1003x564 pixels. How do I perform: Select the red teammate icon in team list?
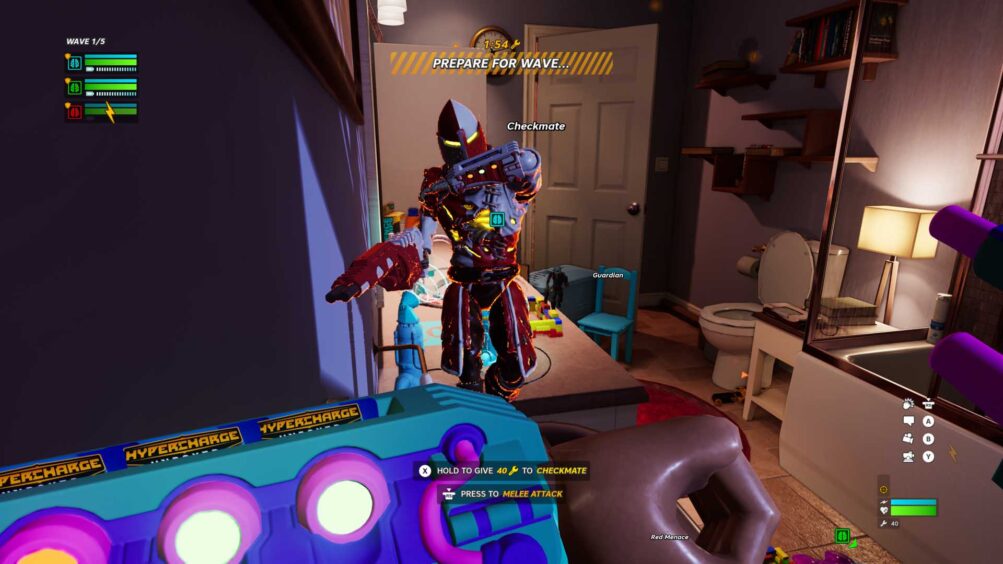(x=74, y=112)
